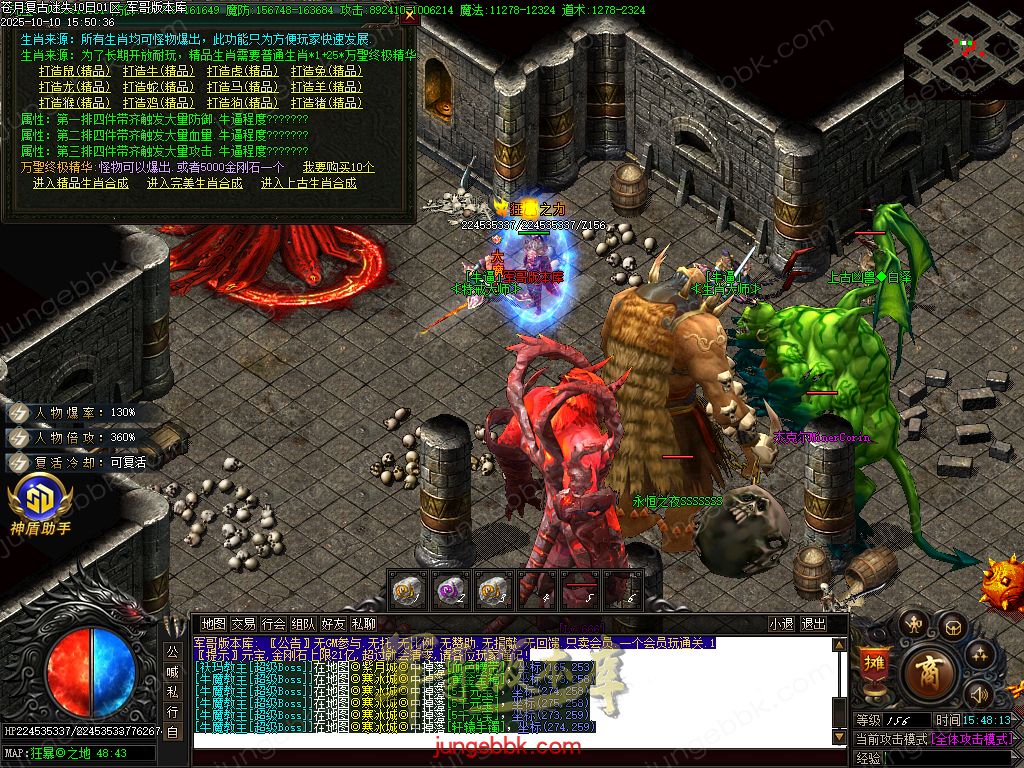Choose 打造鼠(精品) crafting link
Viewport: 1024px width, 768px height.
(x=75, y=71)
